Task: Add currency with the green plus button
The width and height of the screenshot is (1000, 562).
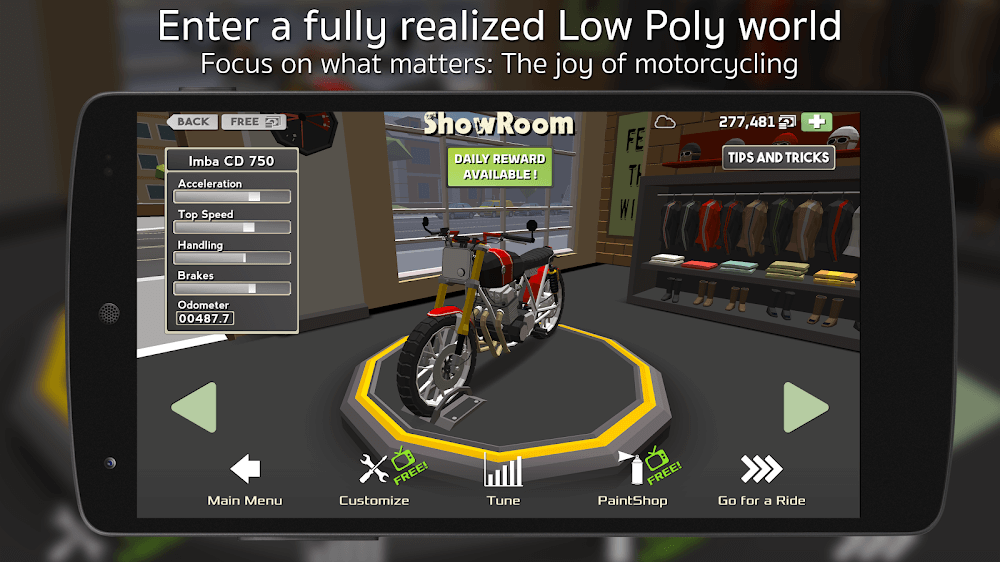Action: pos(817,122)
